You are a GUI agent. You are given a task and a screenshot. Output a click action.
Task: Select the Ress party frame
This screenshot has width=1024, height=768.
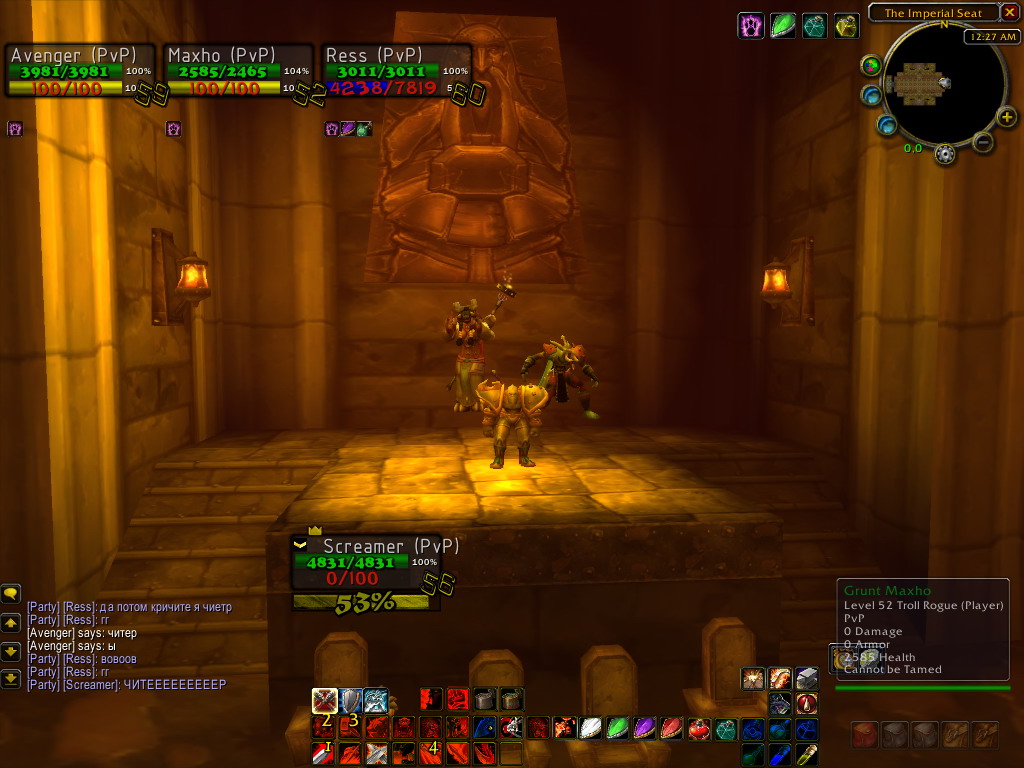(x=396, y=70)
